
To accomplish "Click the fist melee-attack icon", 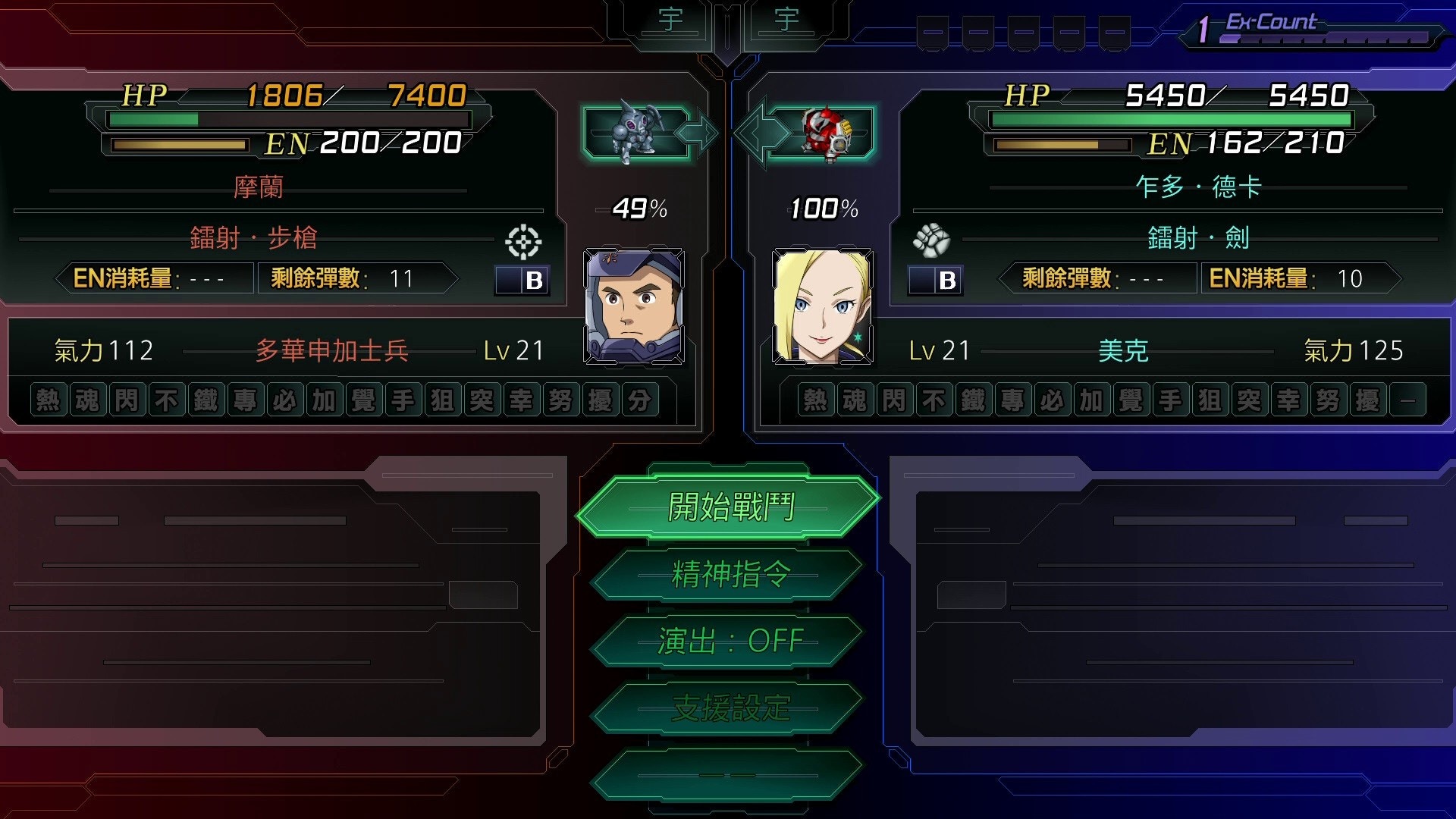I will (931, 240).
